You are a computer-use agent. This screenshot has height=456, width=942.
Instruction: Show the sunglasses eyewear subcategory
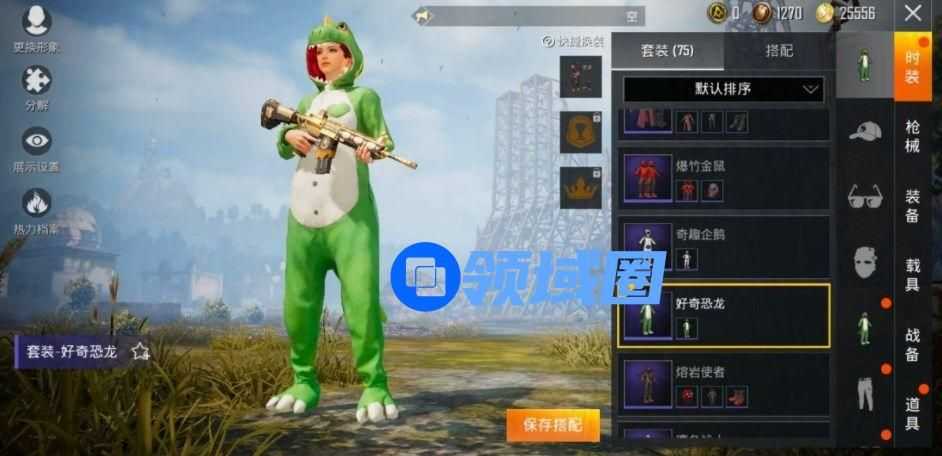[865, 197]
